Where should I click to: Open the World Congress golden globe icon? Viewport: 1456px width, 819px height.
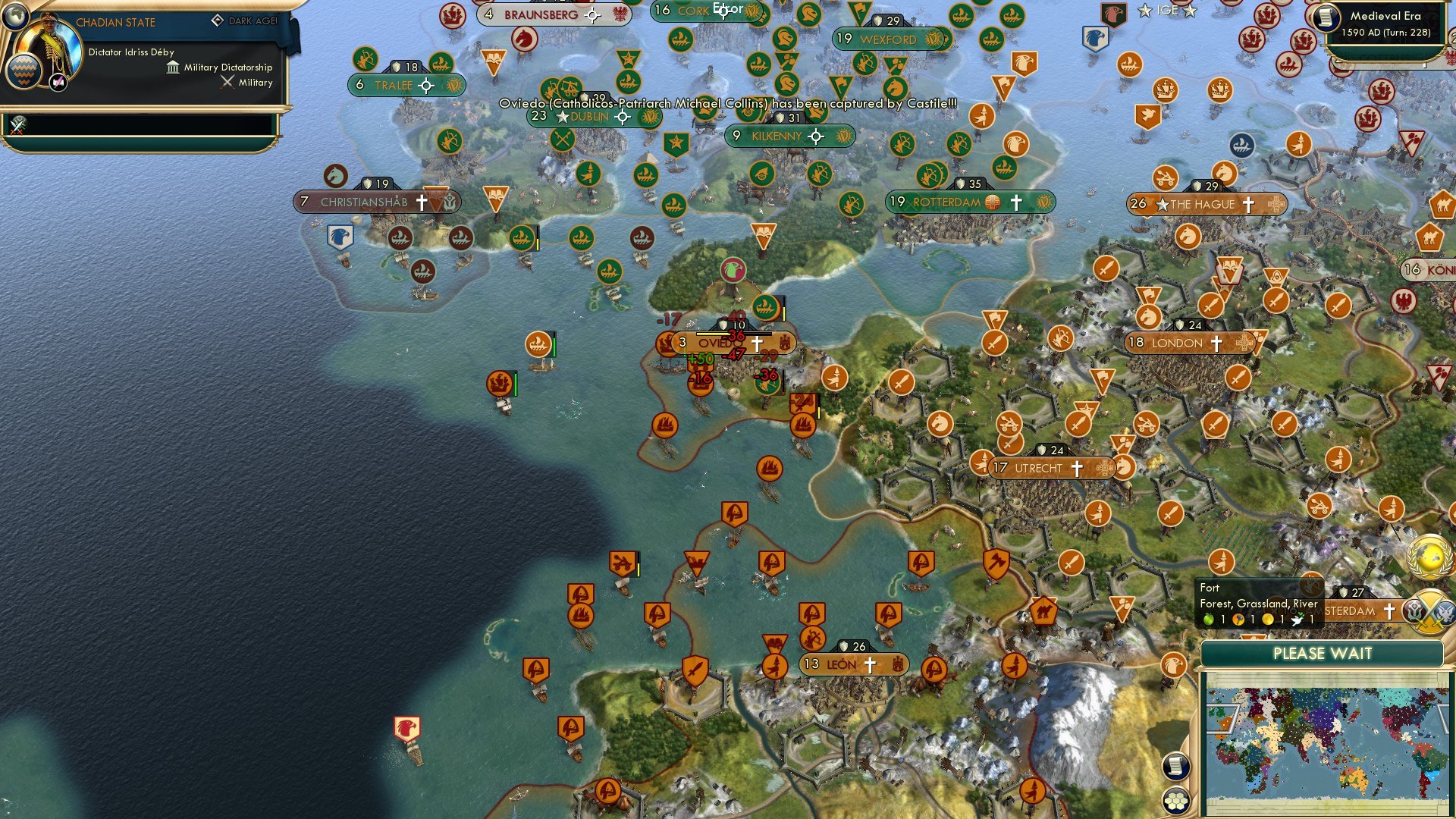[1429, 555]
